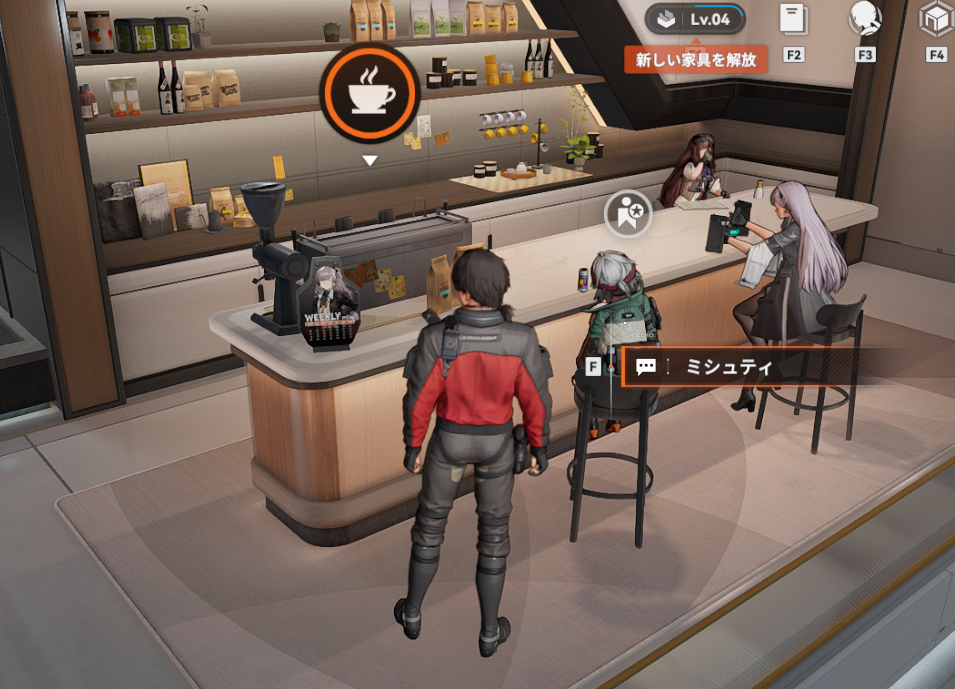Activate the coffee cup café marker

point(369,94)
